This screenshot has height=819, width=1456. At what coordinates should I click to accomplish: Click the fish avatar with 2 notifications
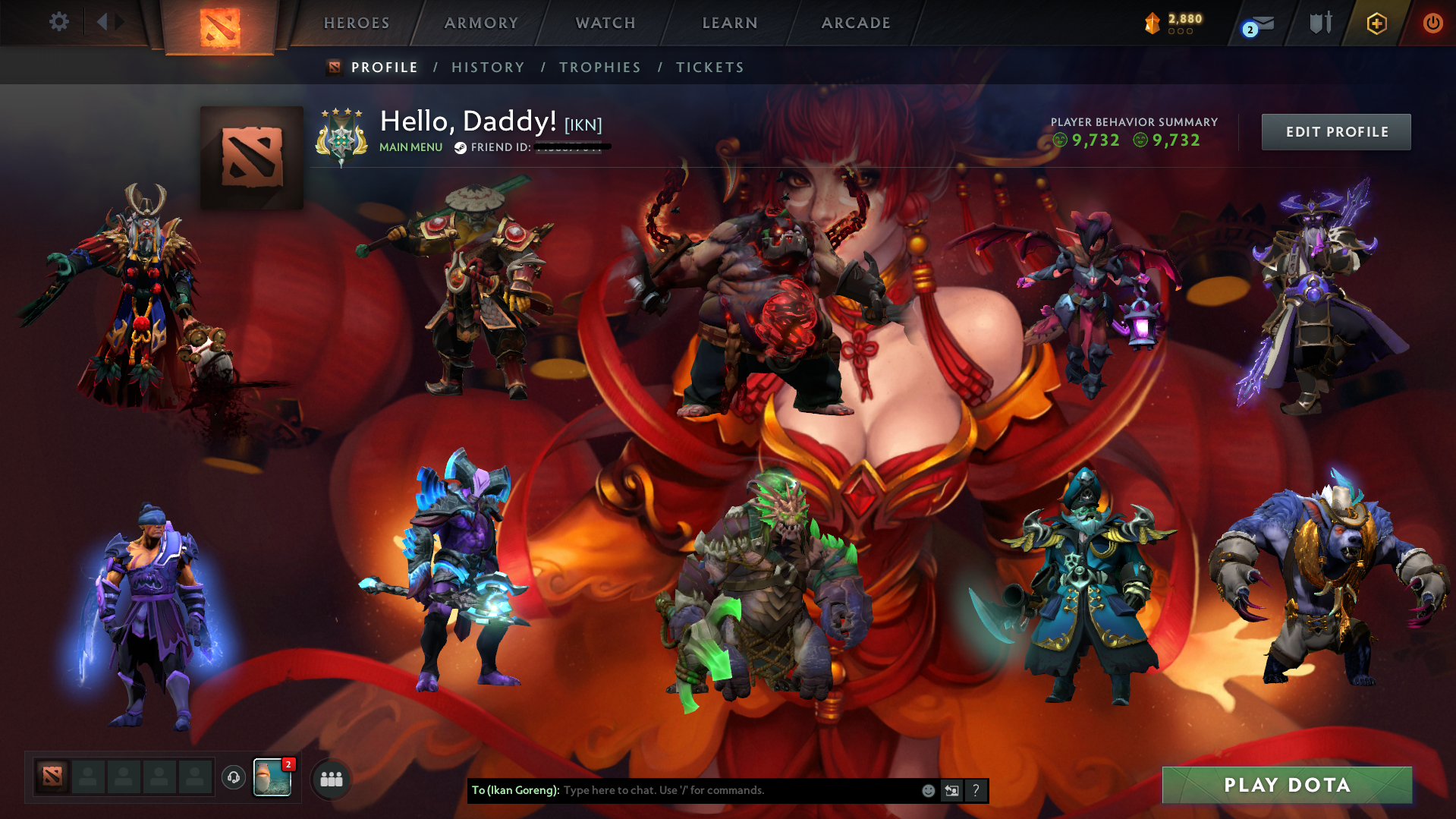click(273, 777)
